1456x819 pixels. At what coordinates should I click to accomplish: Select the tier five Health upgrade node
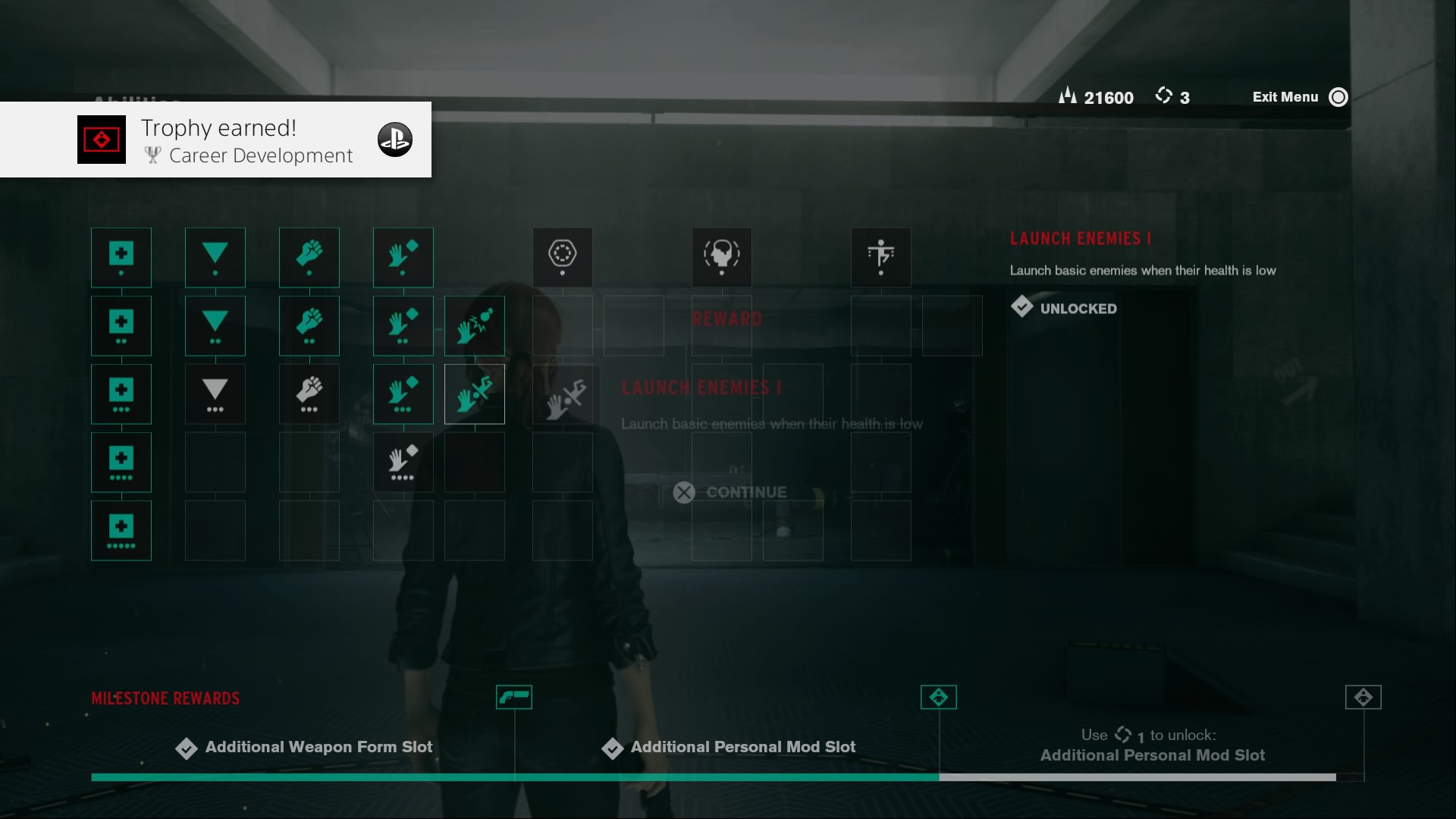pos(121,531)
